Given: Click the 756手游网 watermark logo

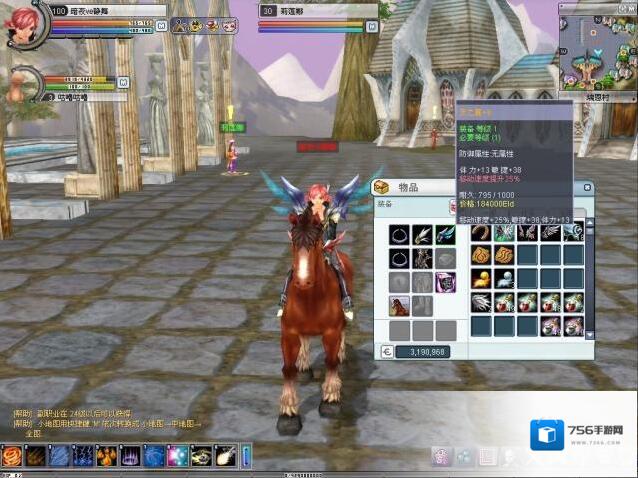Looking at the screenshot, I should 580,437.
